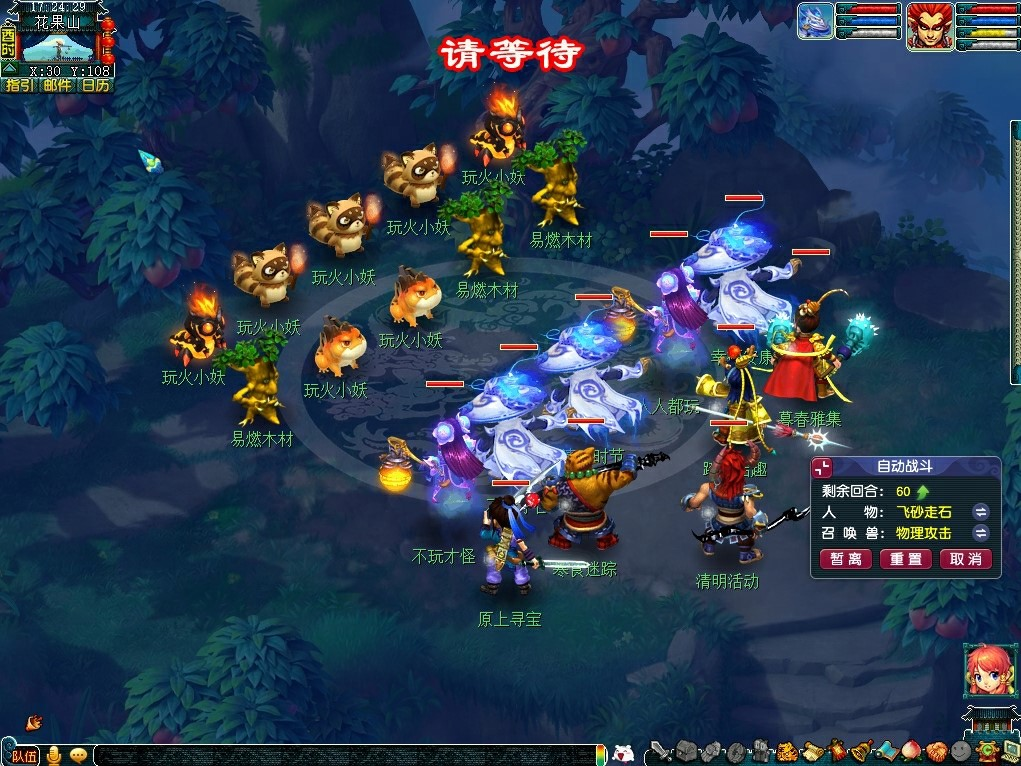Cancel auto-battle via the 取消 button

pyautogui.click(x=966, y=559)
